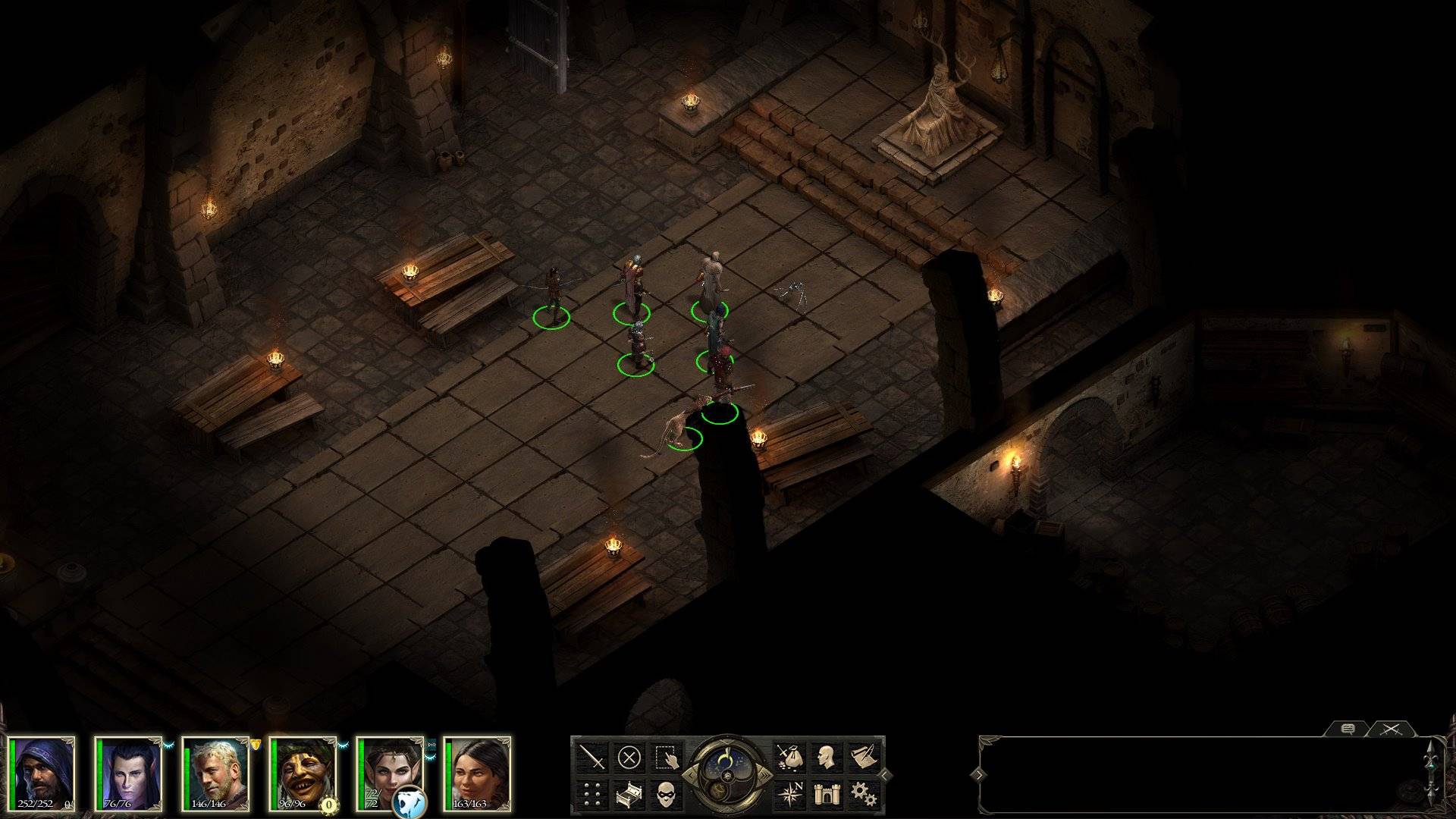Toggle stealth mode with the masked face
1456x819 pixels.
click(x=665, y=794)
